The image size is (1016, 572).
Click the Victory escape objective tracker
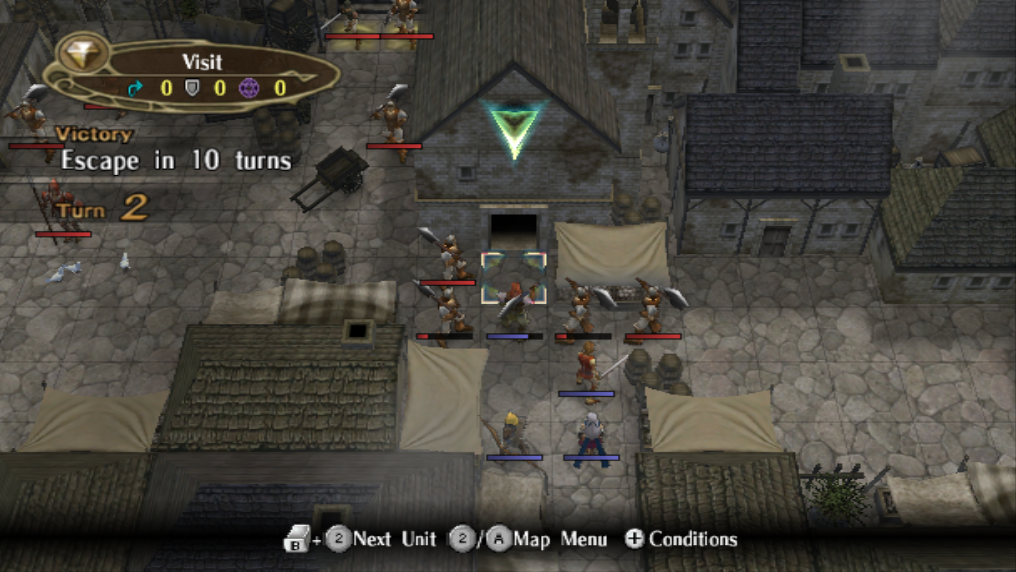click(173, 150)
